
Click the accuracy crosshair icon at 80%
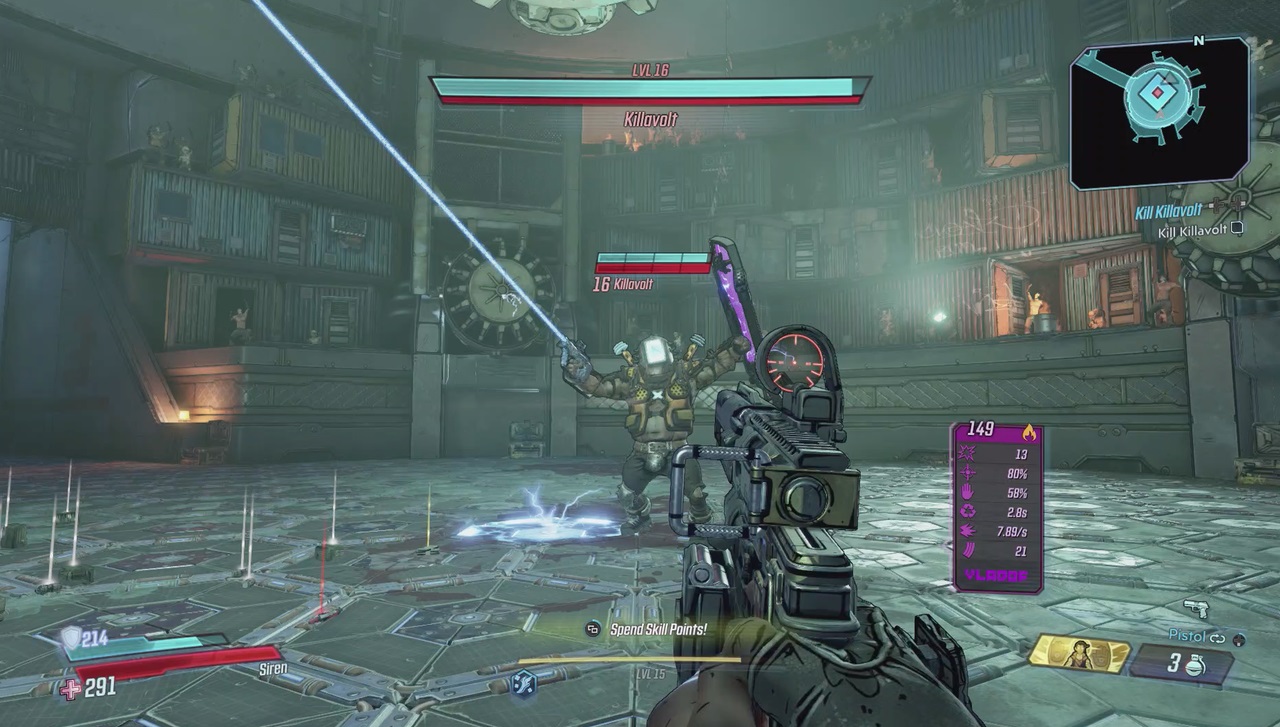tap(966, 473)
